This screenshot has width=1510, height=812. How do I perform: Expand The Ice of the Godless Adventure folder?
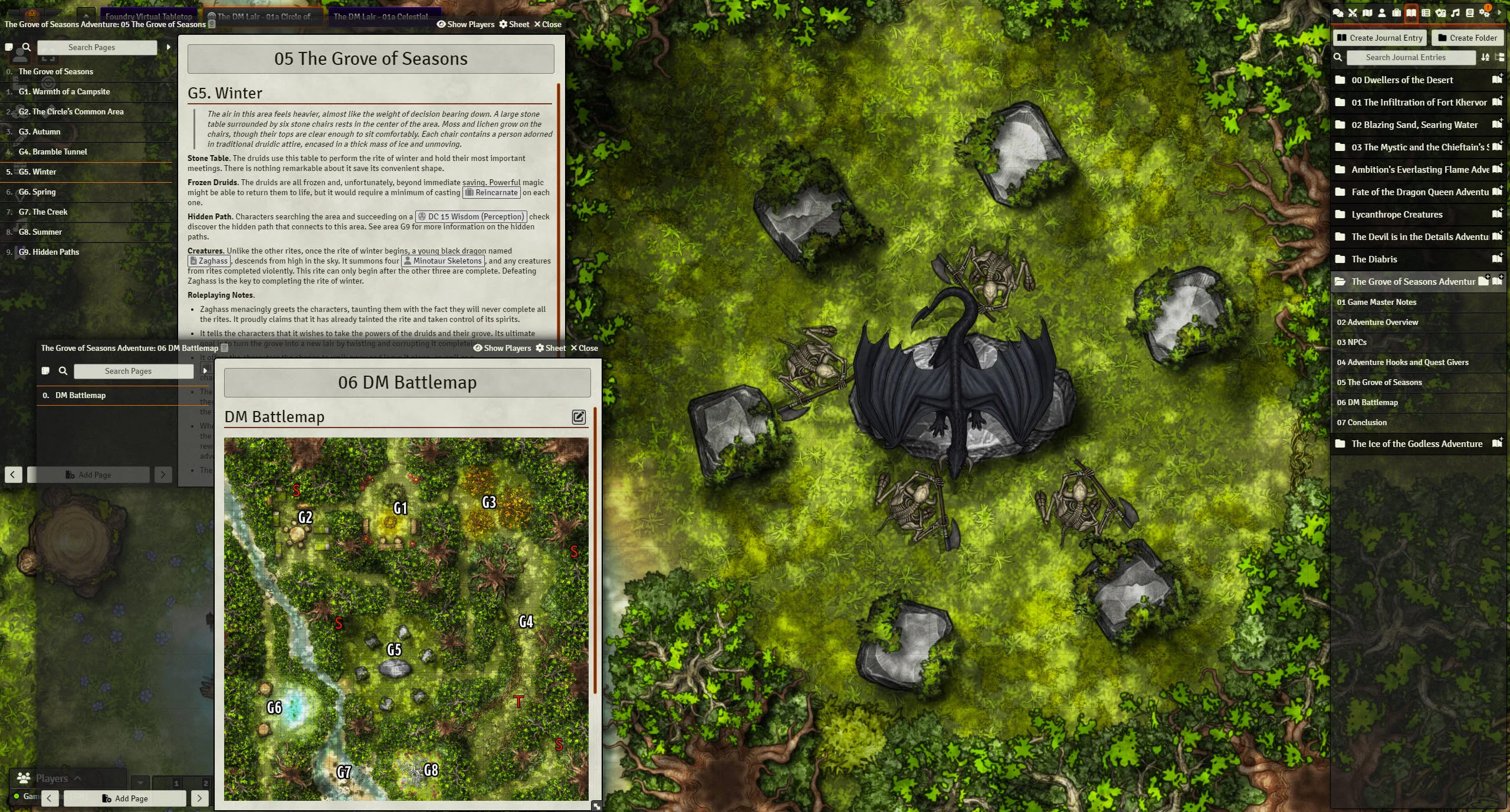pyautogui.click(x=1416, y=443)
